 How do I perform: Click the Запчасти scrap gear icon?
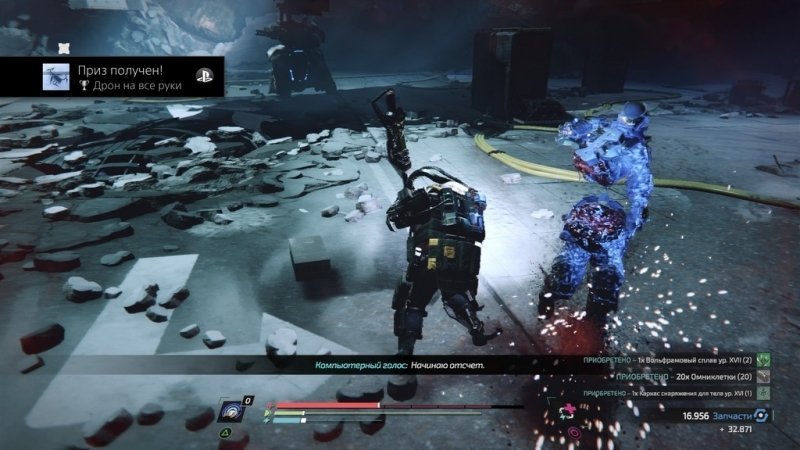coord(760,415)
